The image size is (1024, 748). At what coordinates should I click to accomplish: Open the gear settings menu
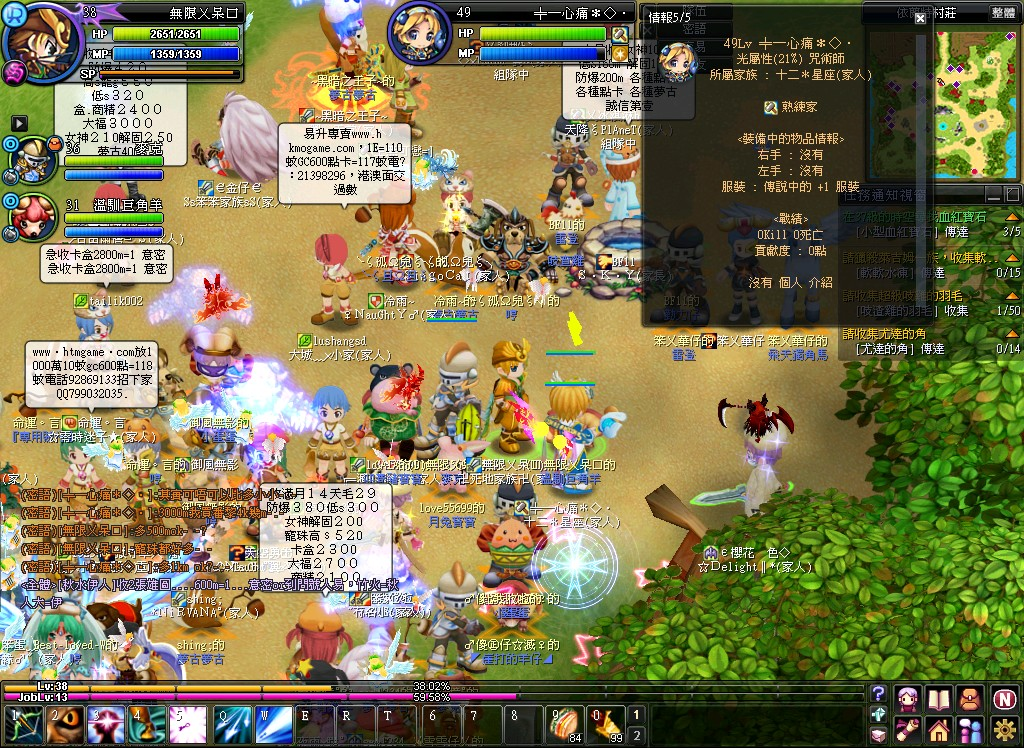[1003, 728]
